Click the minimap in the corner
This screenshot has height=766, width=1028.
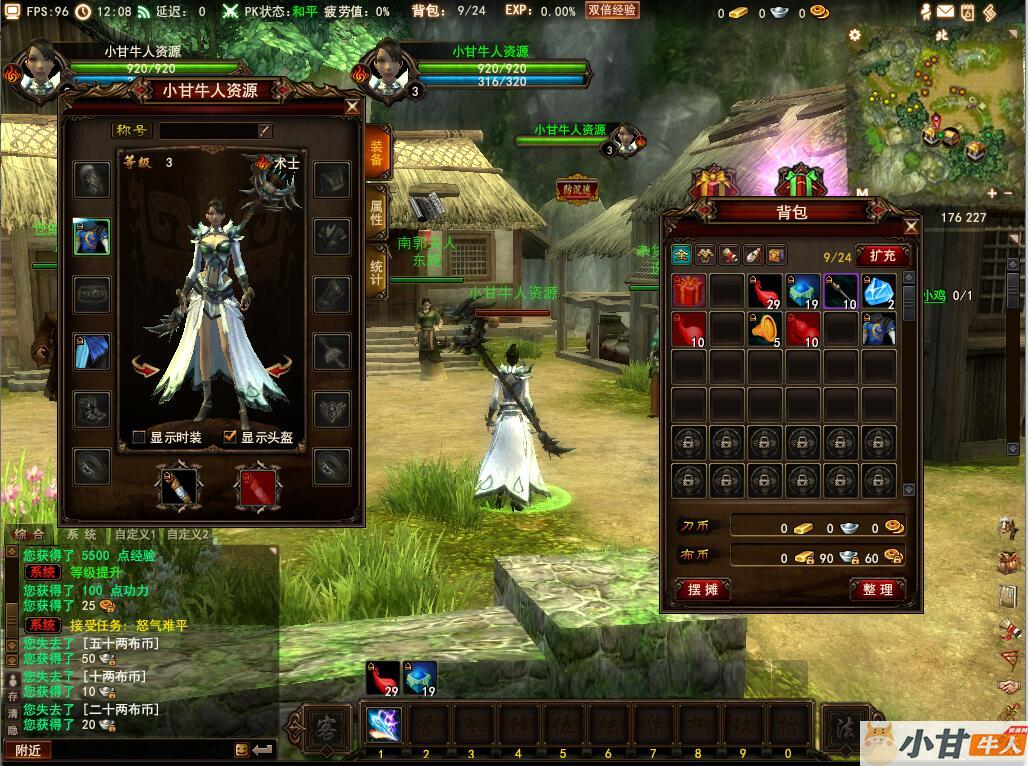click(x=928, y=112)
